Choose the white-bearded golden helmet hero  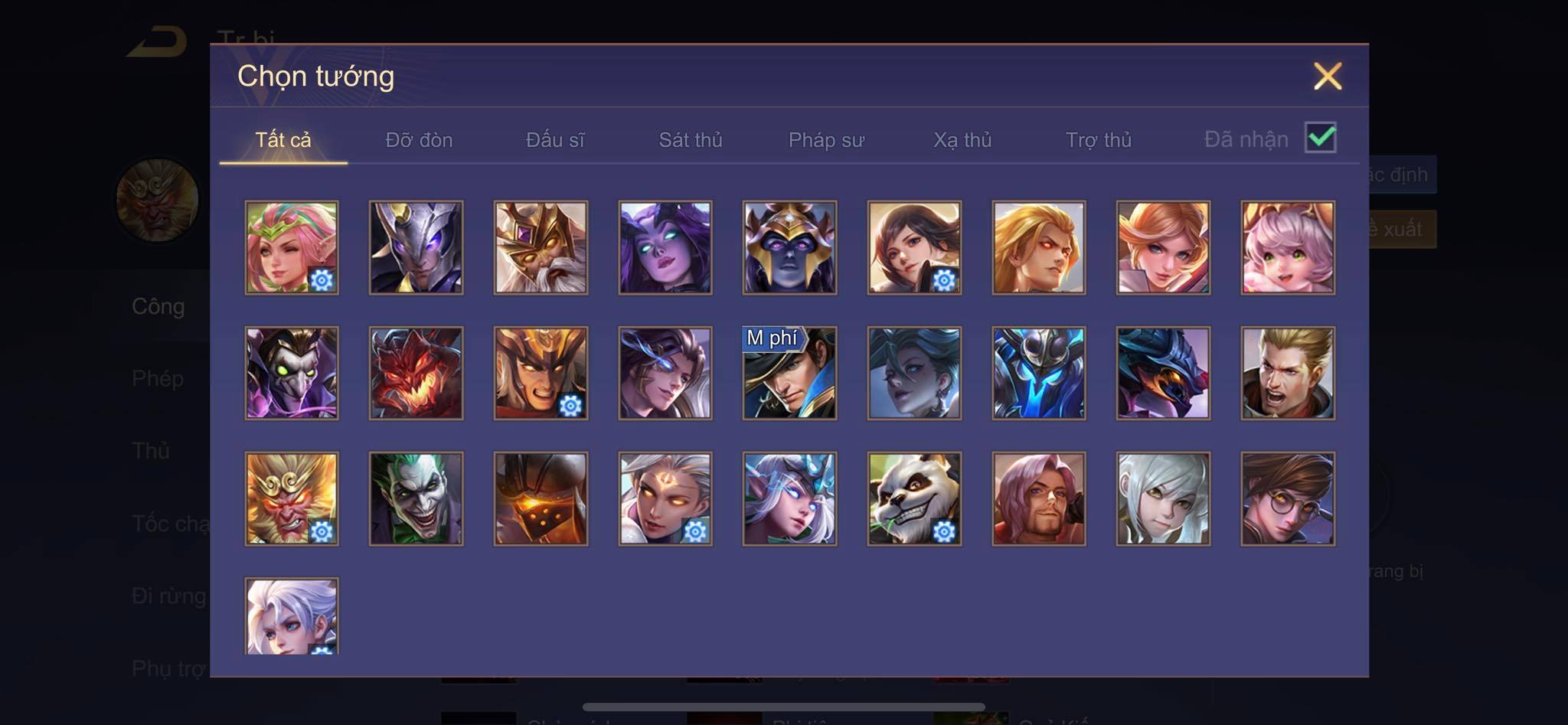click(541, 247)
